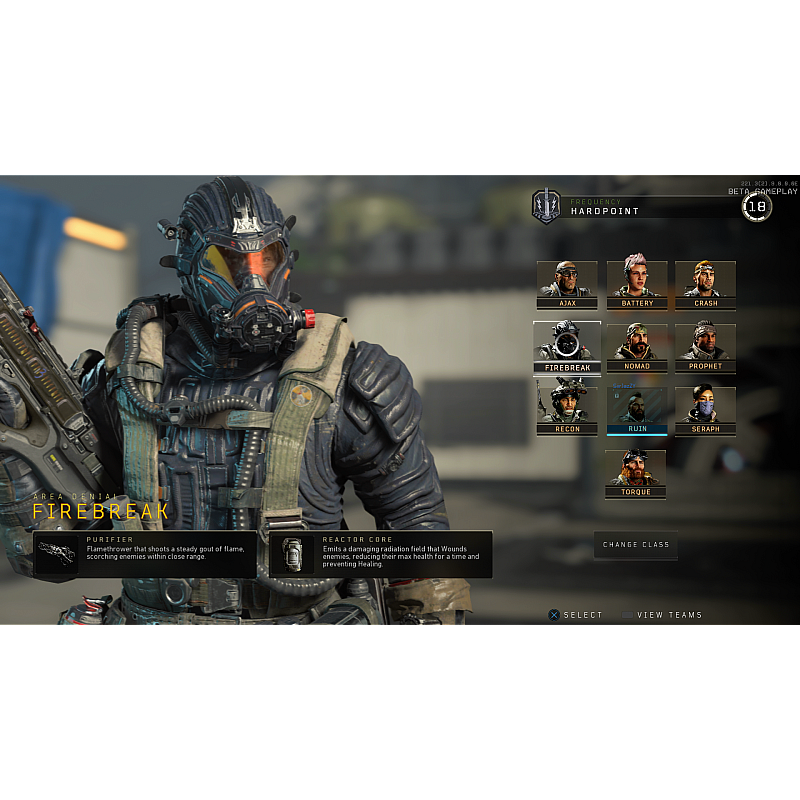
Task: Click the Hardpoint game mode emblem
Action: (546, 206)
